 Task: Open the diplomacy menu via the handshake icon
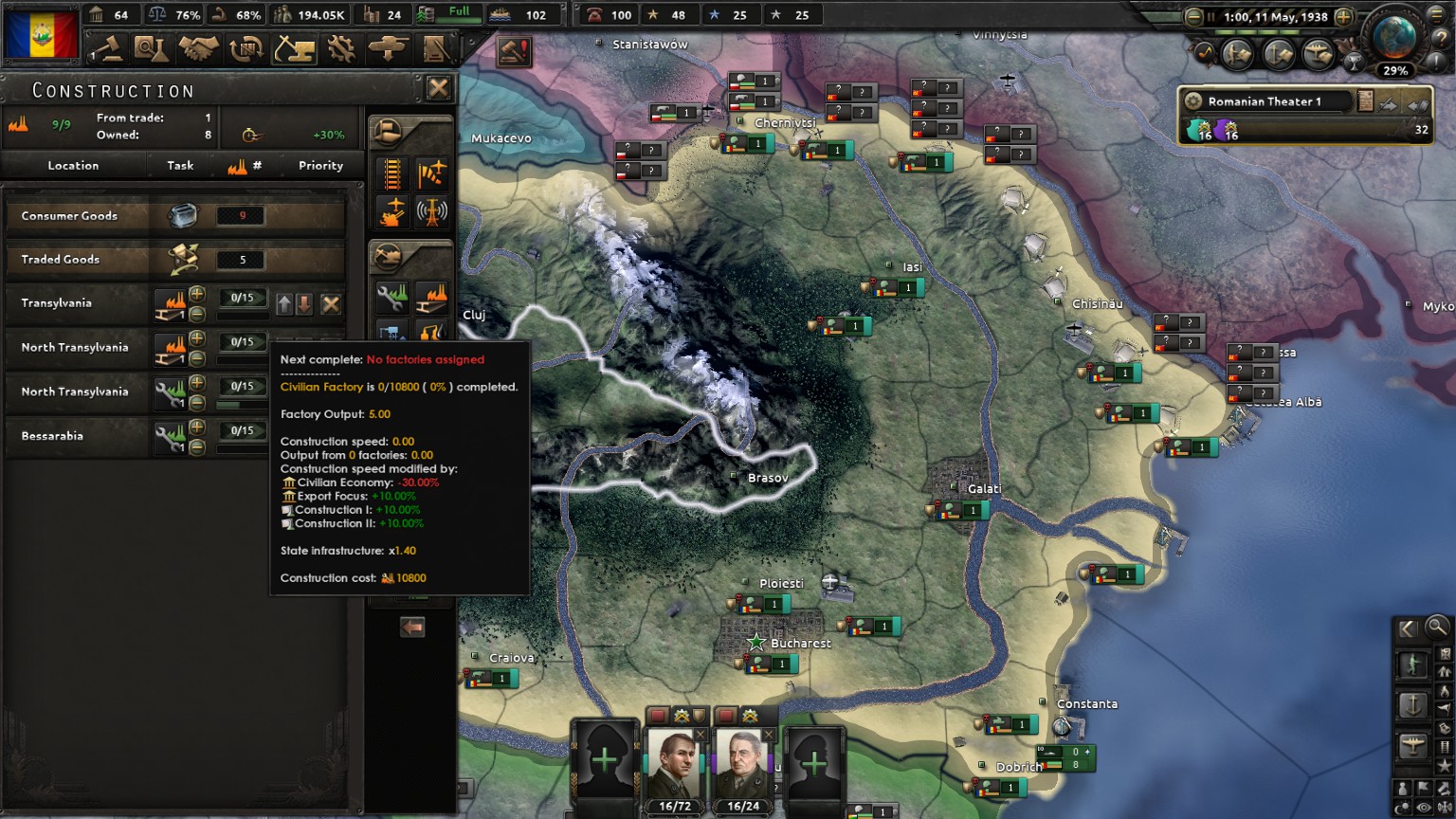(x=201, y=49)
